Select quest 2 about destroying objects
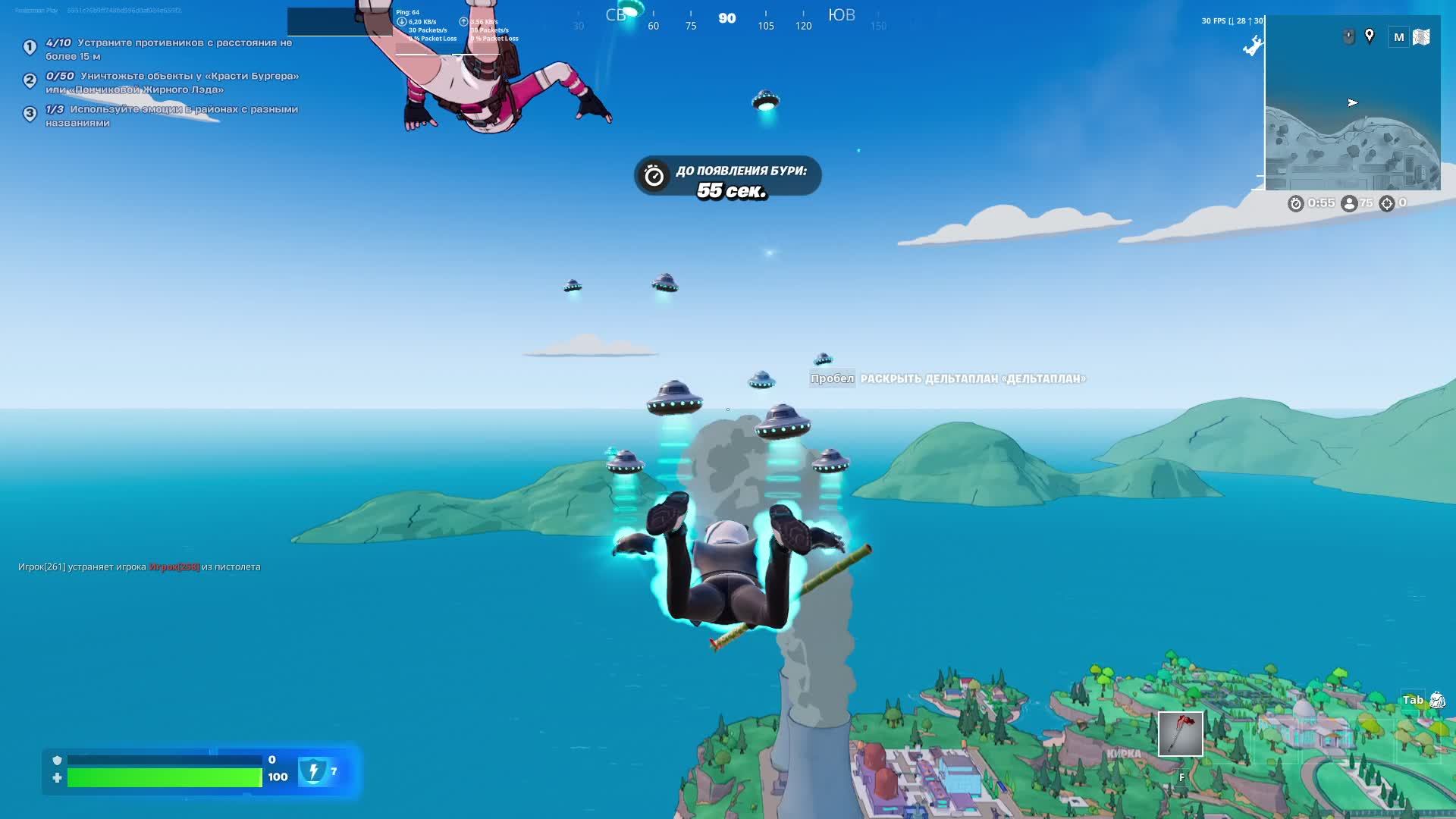Image resolution: width=1456 pixels, height=819 pixels. coord(171,83)
